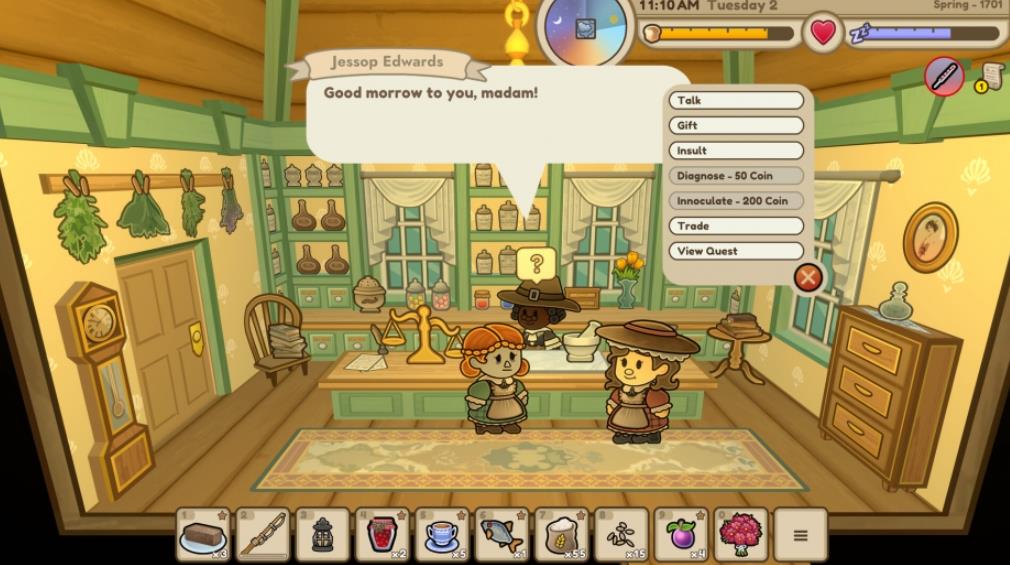
Task: Select the lantern hotbar slot
Action: click(x=323, y=535)
